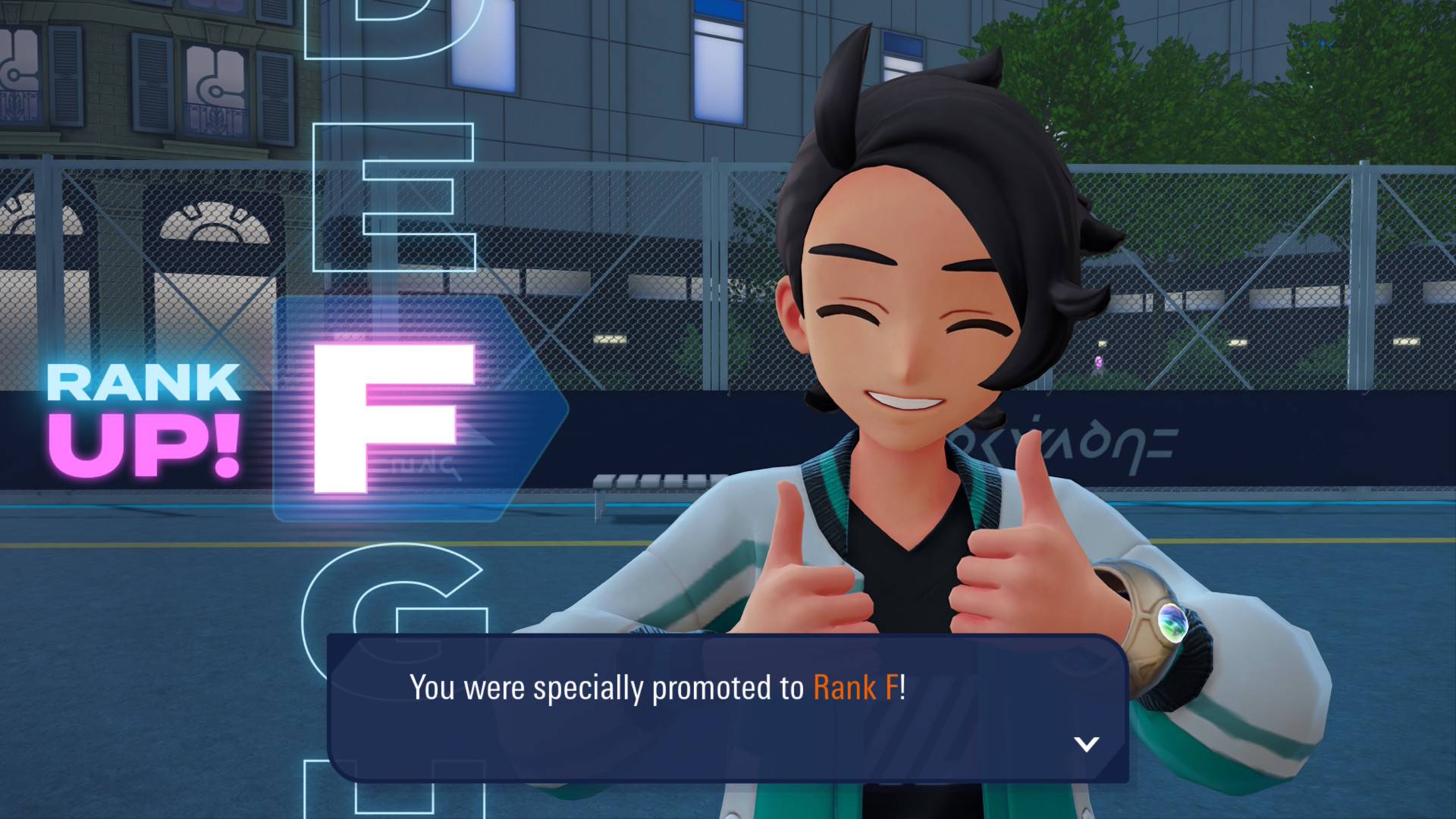Advance dialogue with the down arrow
This screenshot has width=1456, height=819.
click(x=1086, y=744)
